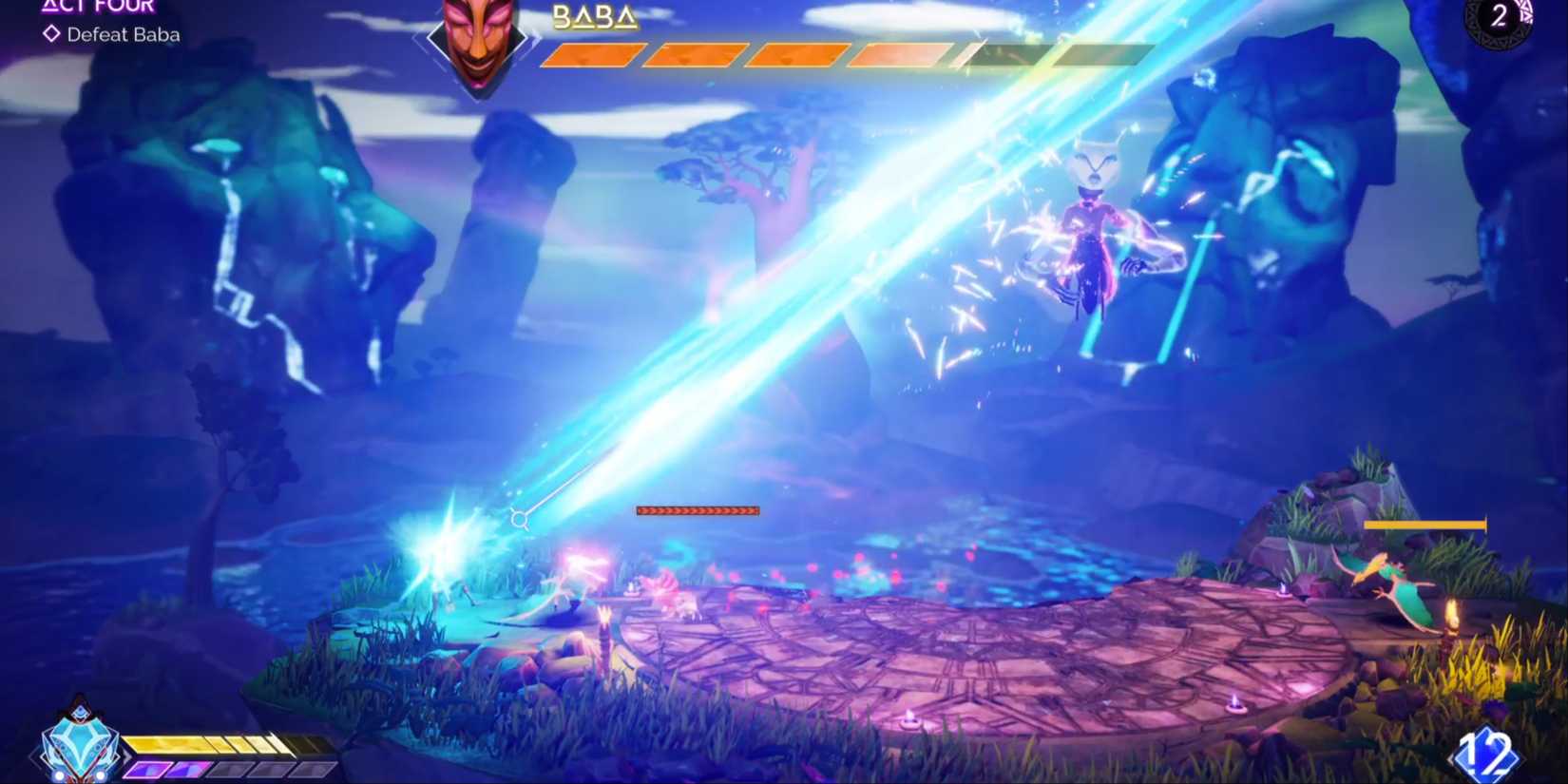Click the small enemy health bar mid-screen
Image resolution: width=1568 pixels, height=784 pixels.
click(698, 510)
